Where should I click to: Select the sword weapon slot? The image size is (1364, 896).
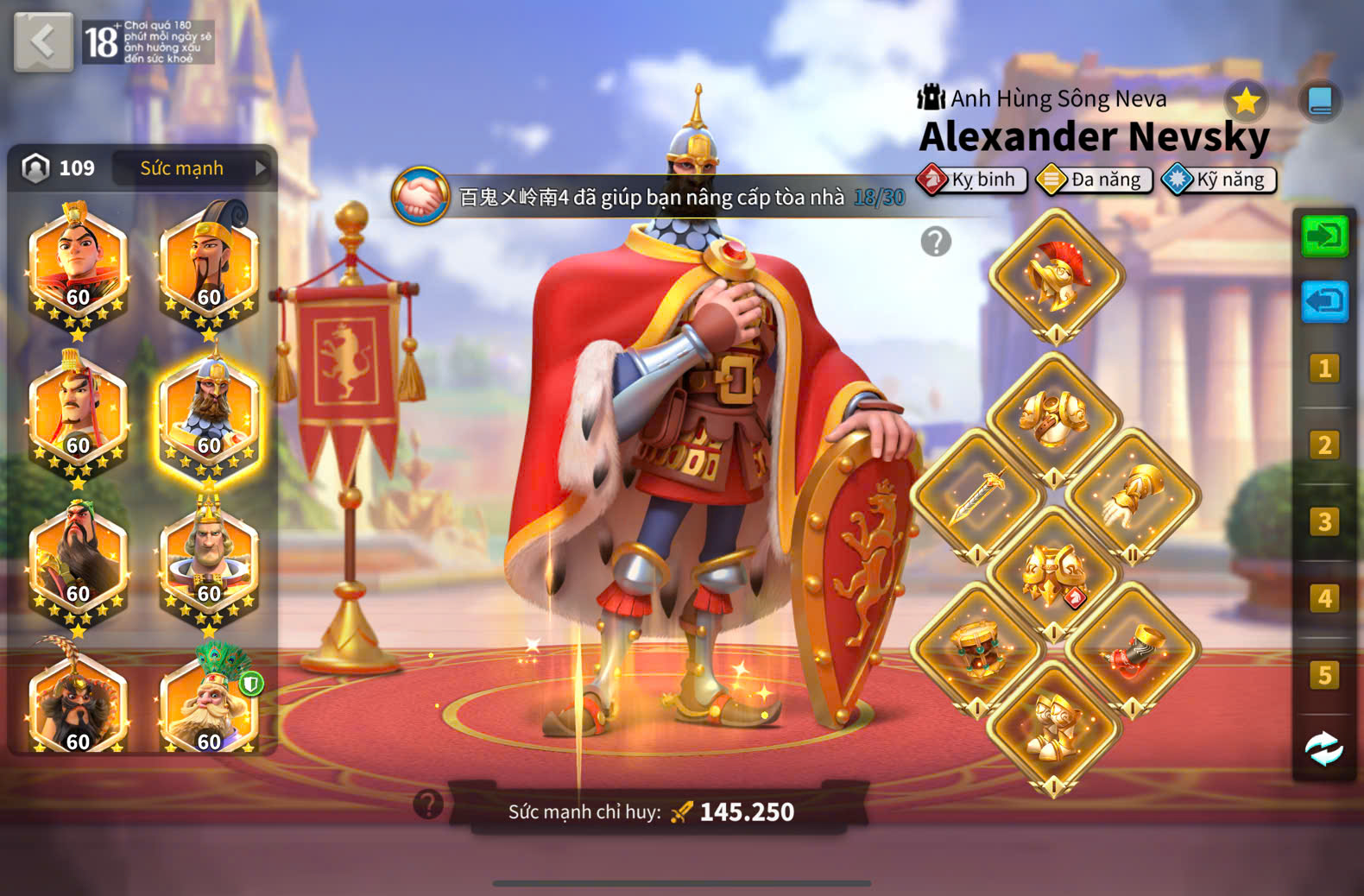coord(977,495)
